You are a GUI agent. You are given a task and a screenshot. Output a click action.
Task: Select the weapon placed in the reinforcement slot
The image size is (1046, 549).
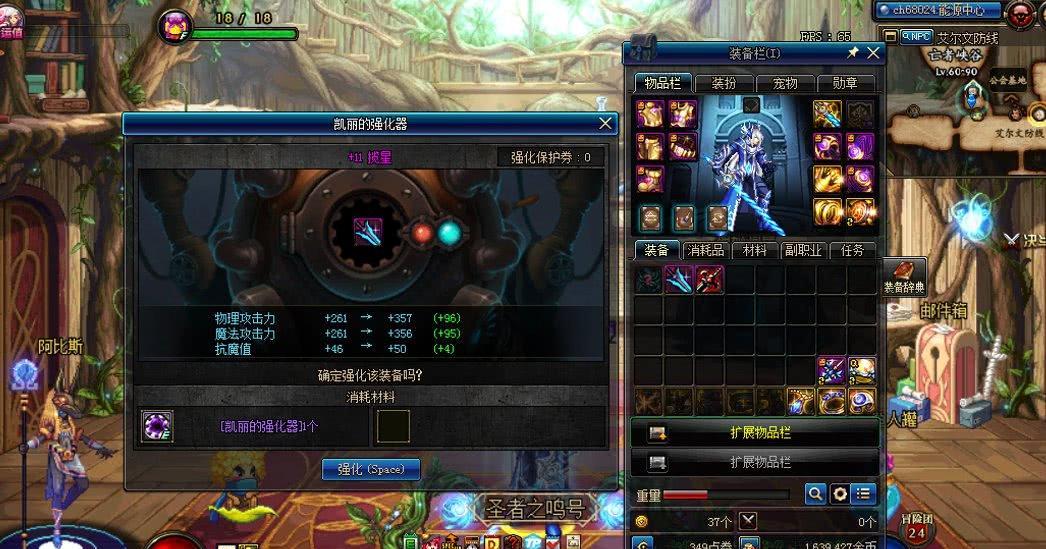tap(369, 233)
